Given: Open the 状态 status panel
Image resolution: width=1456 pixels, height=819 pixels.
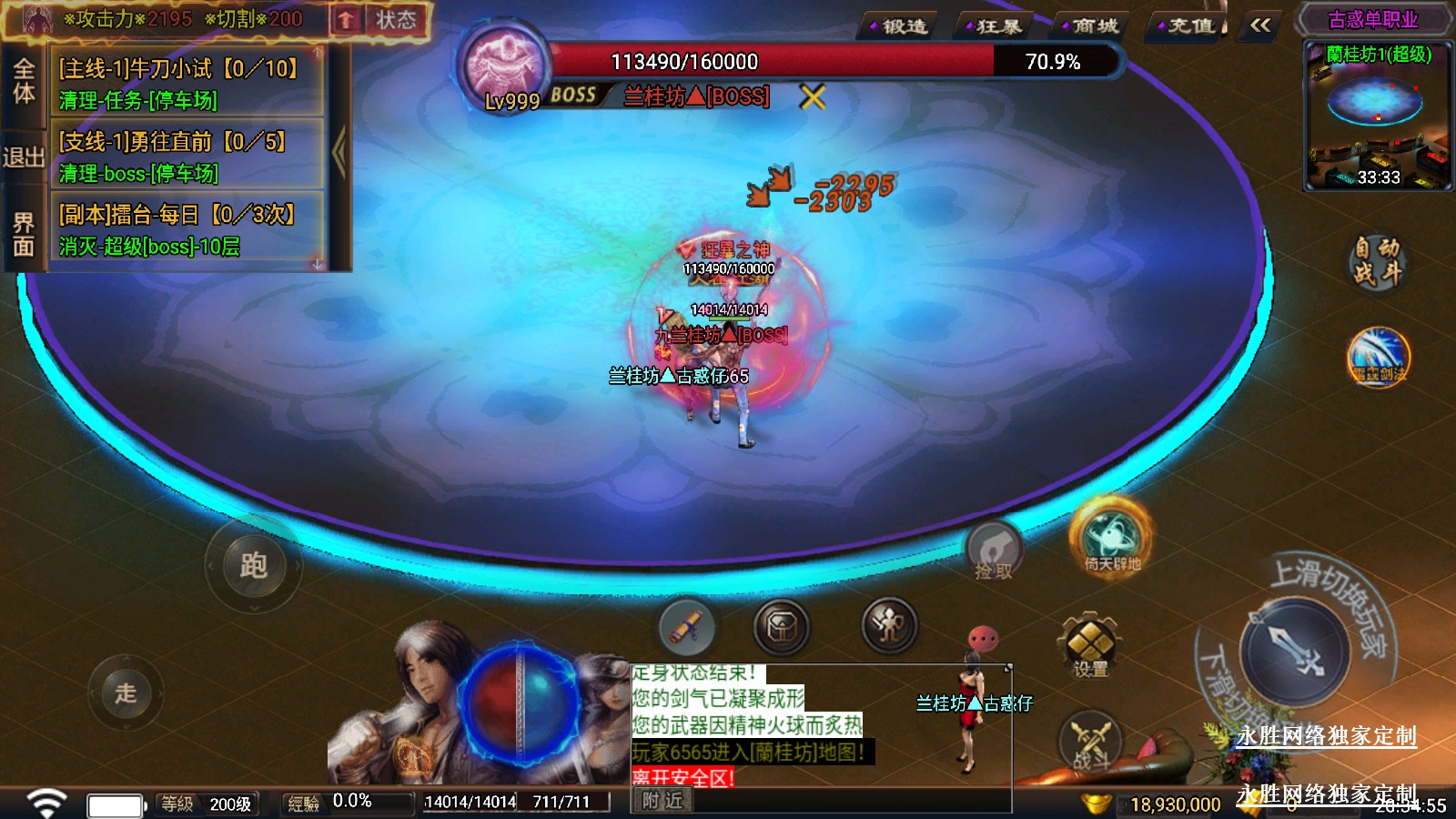Looking at the screenshot, I should (x=395, y=20).
